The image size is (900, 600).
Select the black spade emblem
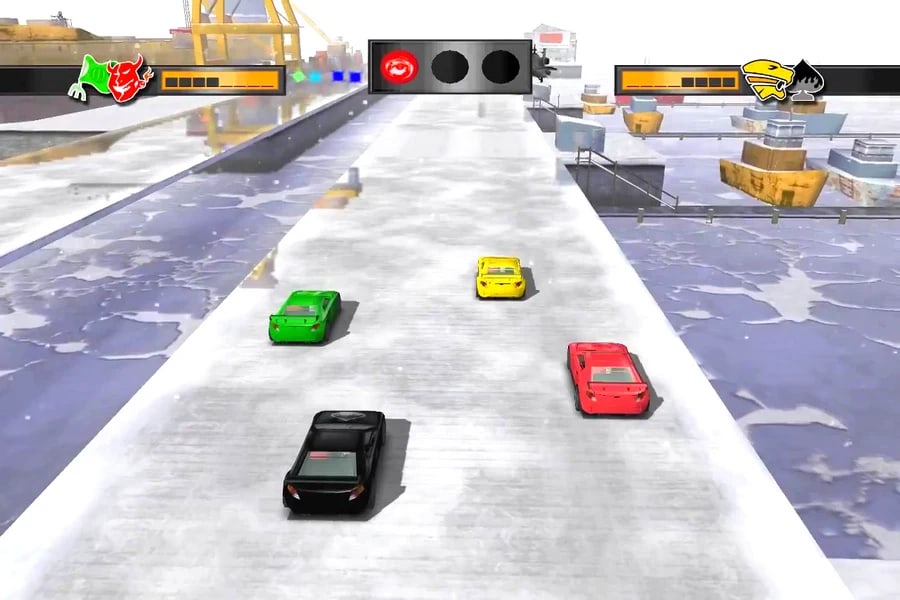pyautogui.click(x=806, y=80)
